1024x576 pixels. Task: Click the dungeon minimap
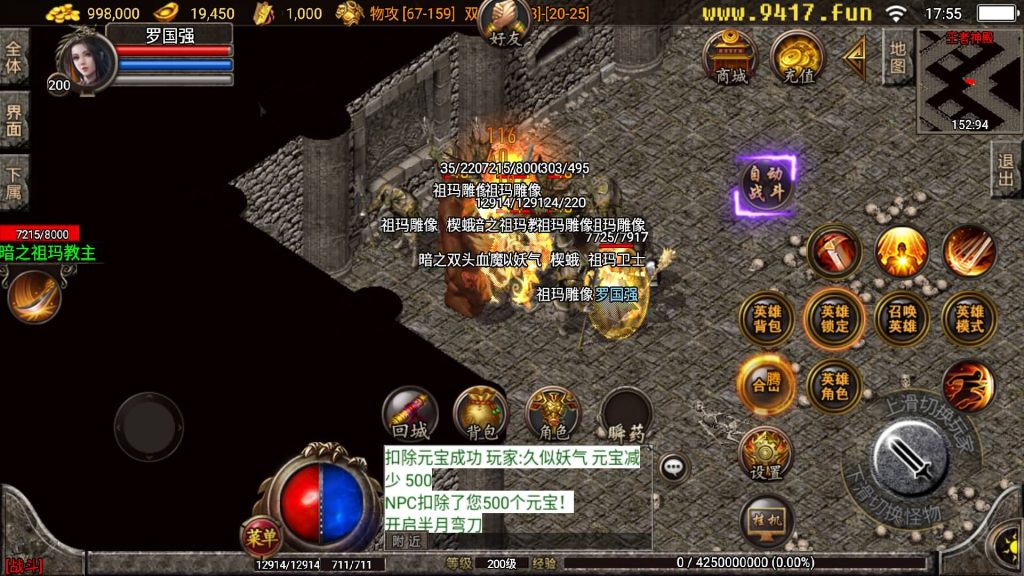click(969, 80)
